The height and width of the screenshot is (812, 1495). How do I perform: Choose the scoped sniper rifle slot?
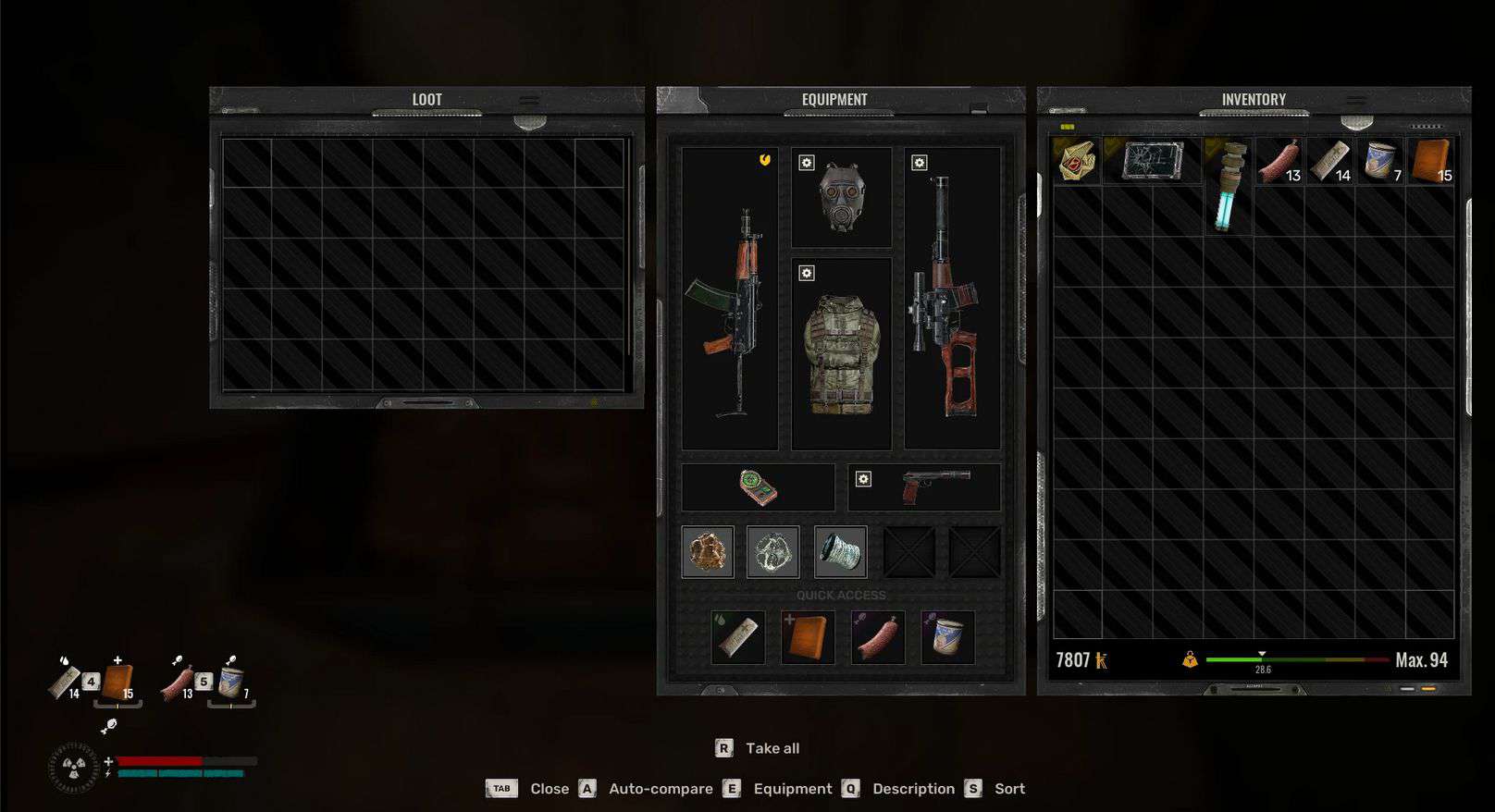[x=951, y=301]
